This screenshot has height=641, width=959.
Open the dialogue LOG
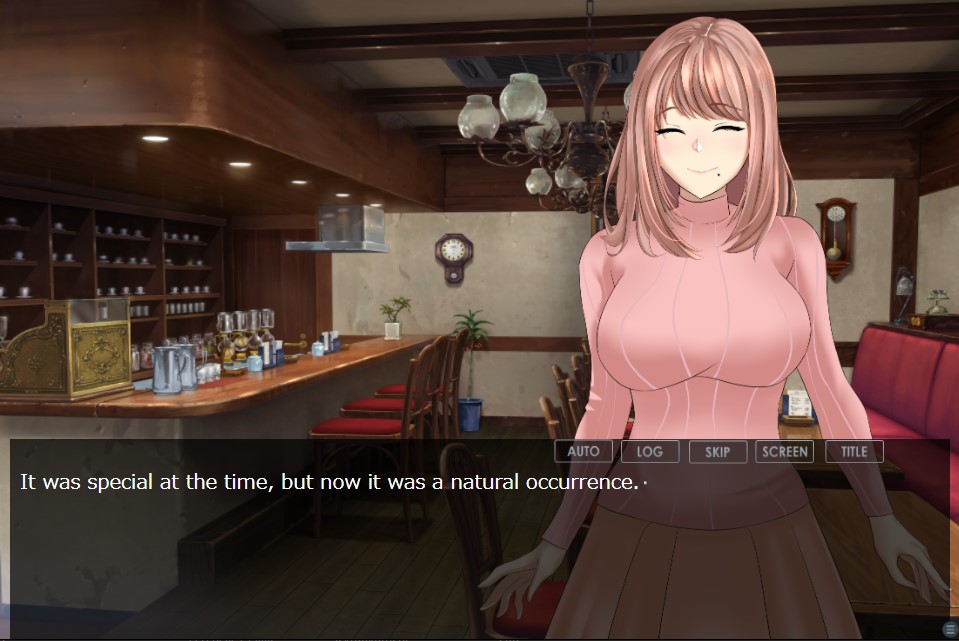click(x=649, y=451)
